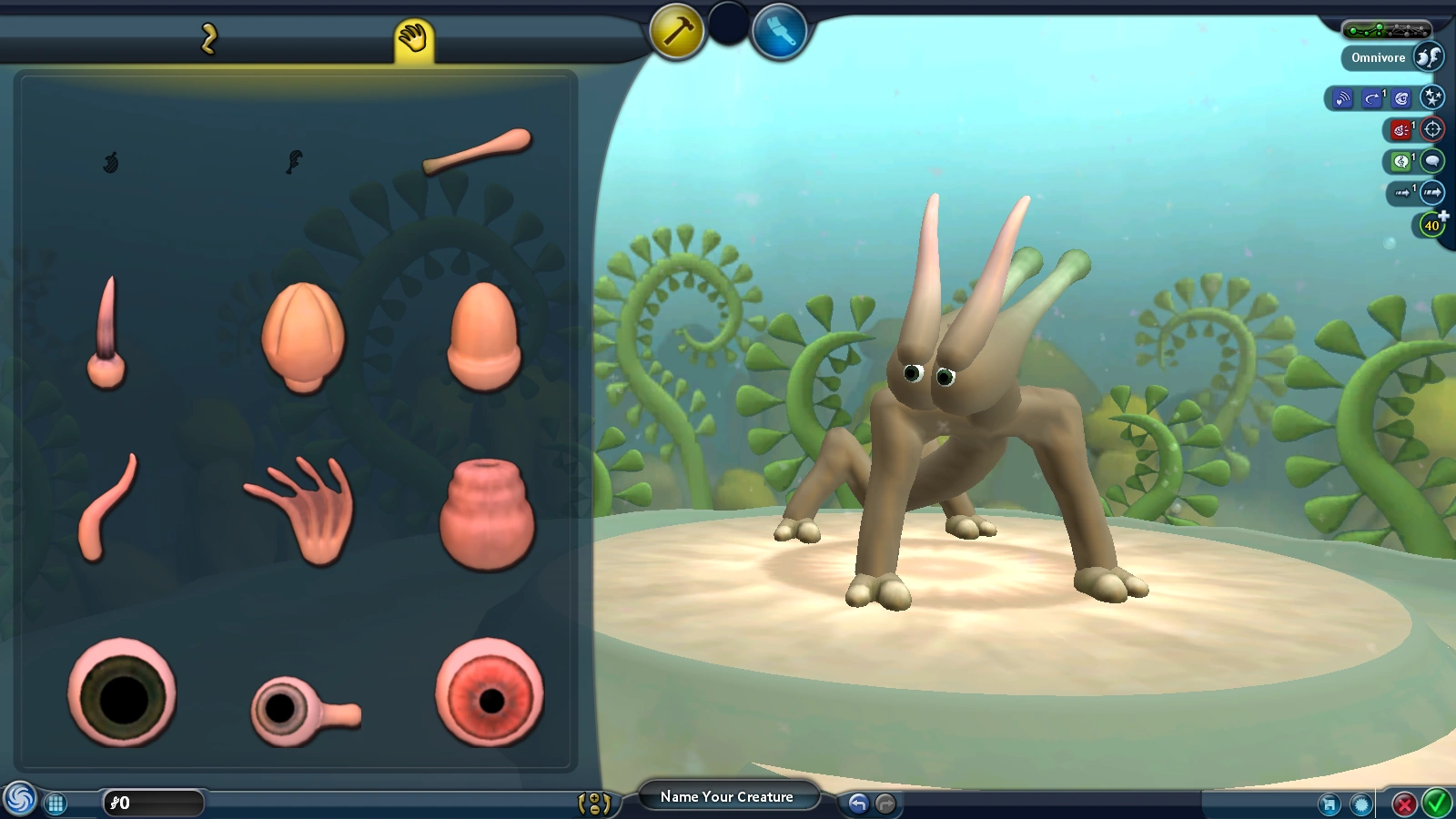This screenshot has height=819, width=1456.
Task: Expand the speed stat arrow badge
Action: pyautogui.click(x=1431, y=193)
